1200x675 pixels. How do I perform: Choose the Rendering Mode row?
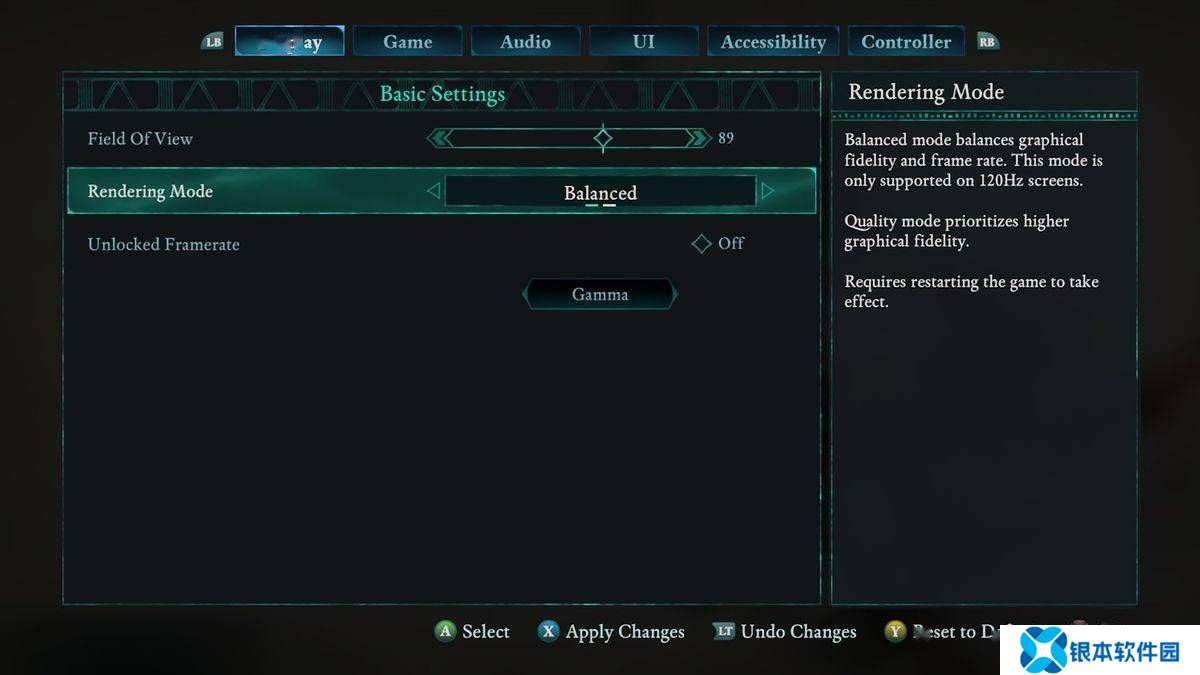pyautogui.click(x=150, y=191)
